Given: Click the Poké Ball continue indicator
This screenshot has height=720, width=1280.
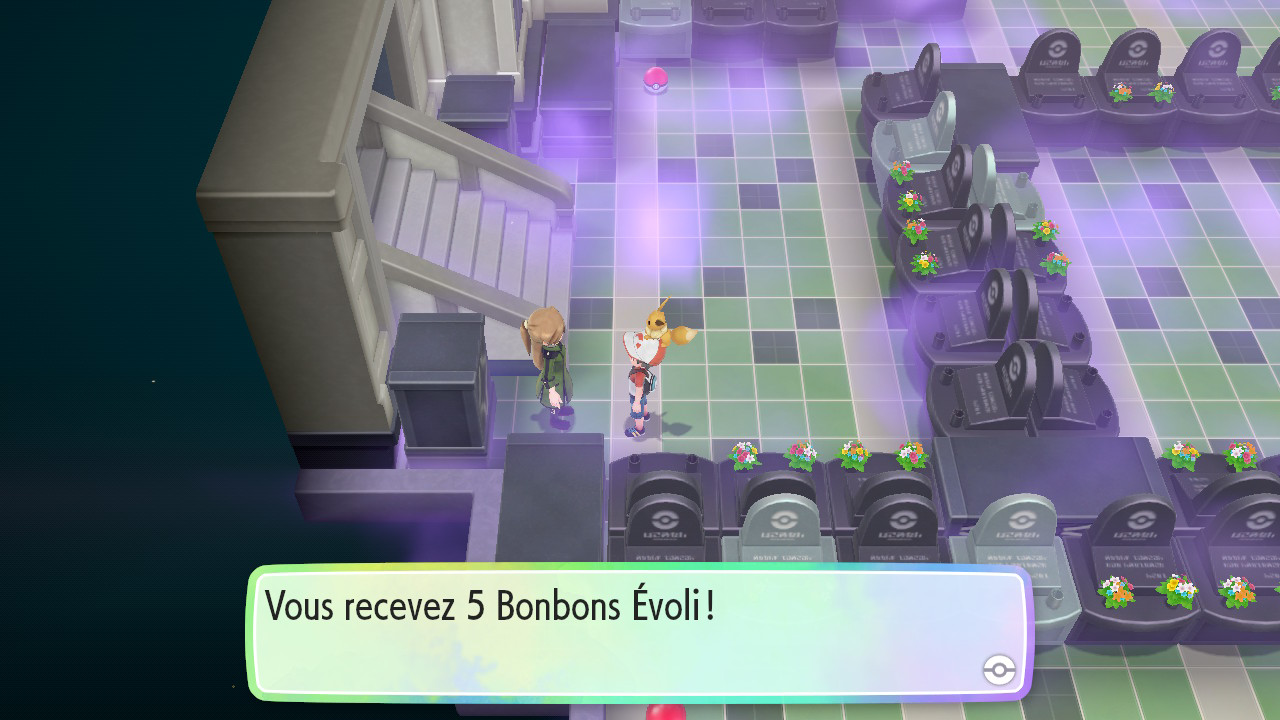Looking at the screenshot, I should click(x=999, y=670).
